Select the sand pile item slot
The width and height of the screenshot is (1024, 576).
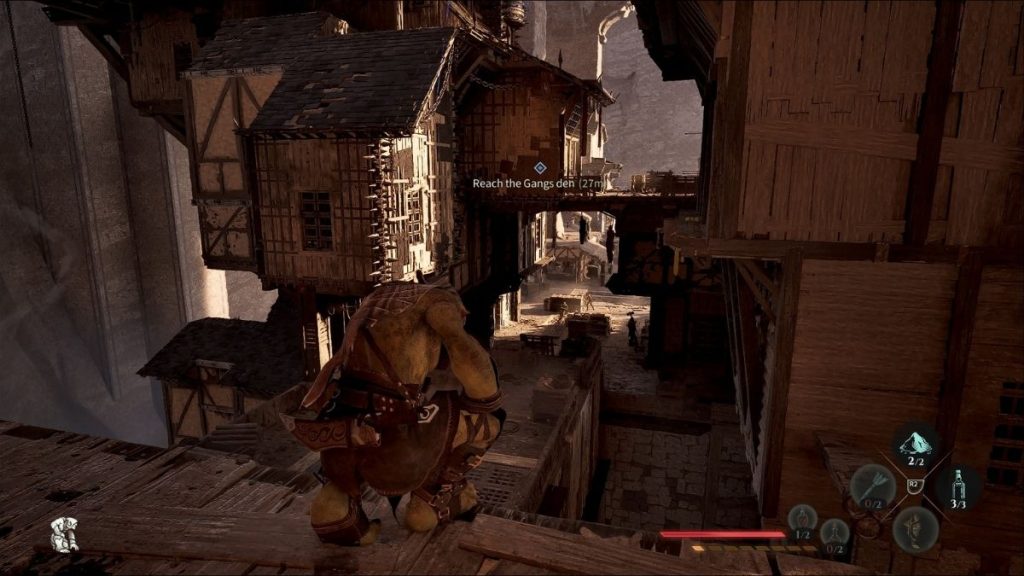914,445
